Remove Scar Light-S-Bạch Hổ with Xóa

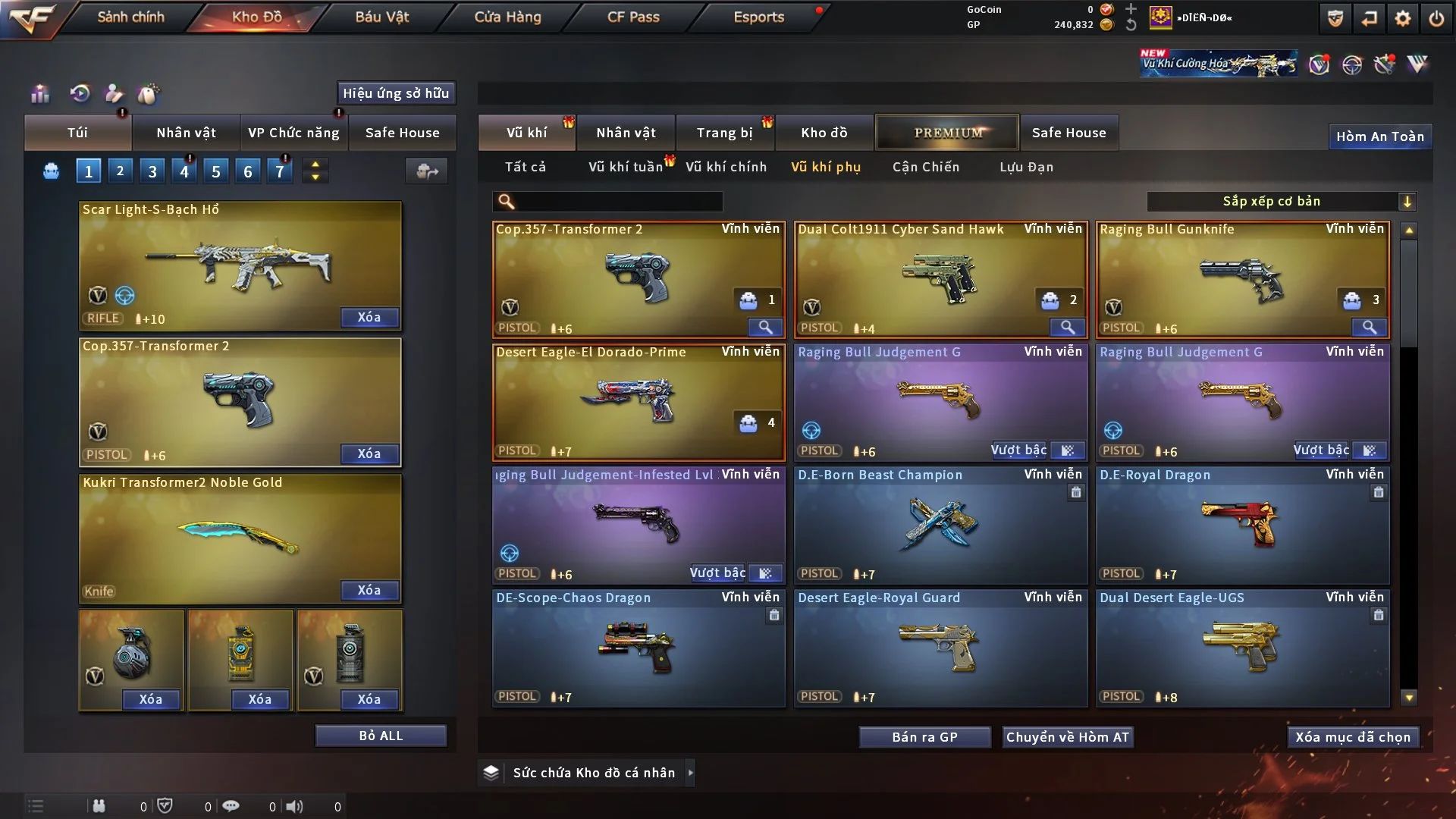[x=369, y=317]
